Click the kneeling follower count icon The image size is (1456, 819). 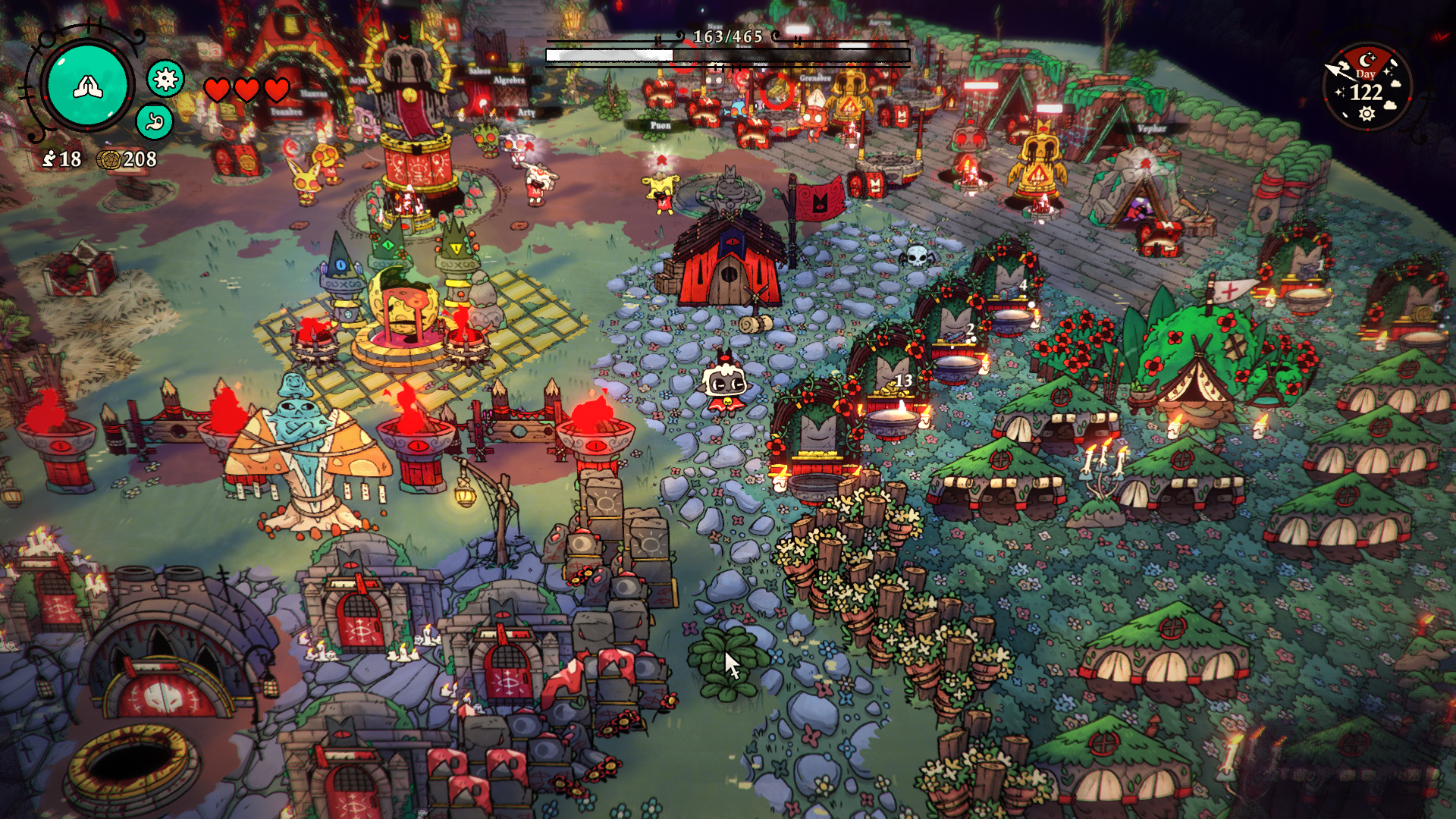pos(49,158)
